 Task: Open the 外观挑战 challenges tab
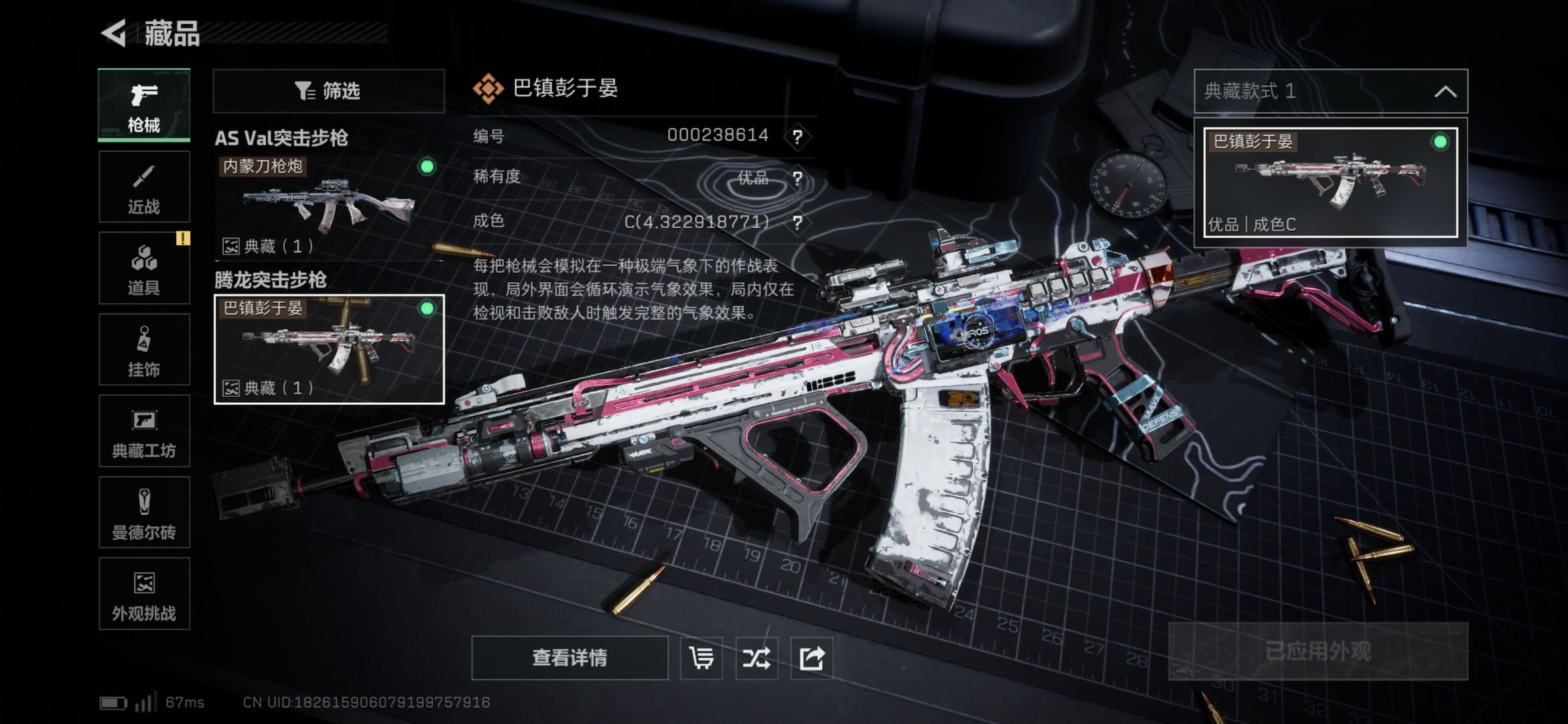click(144, 594)
